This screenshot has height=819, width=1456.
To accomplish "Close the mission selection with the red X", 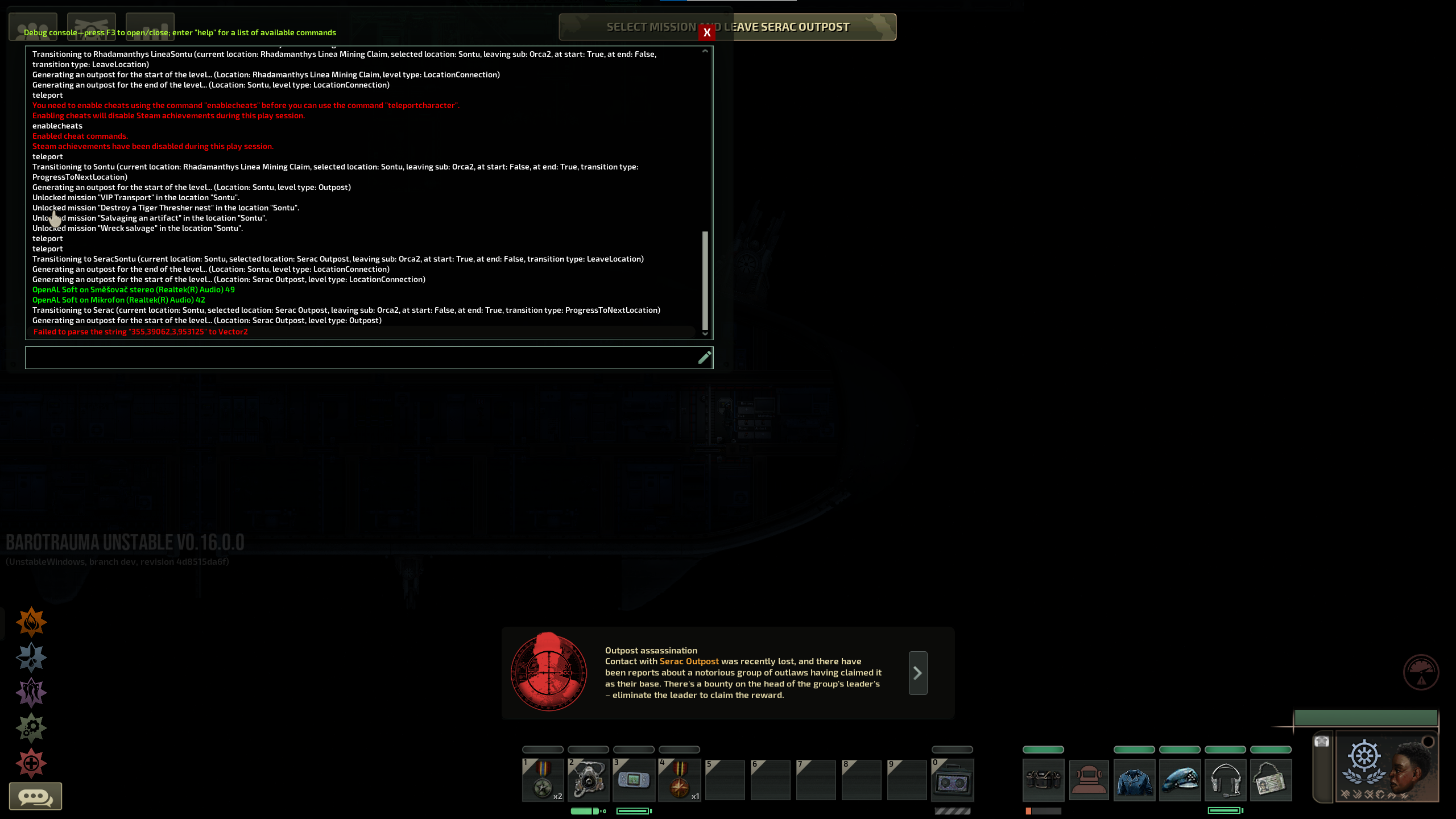I will pyautogui.click(x=707, y=32).
